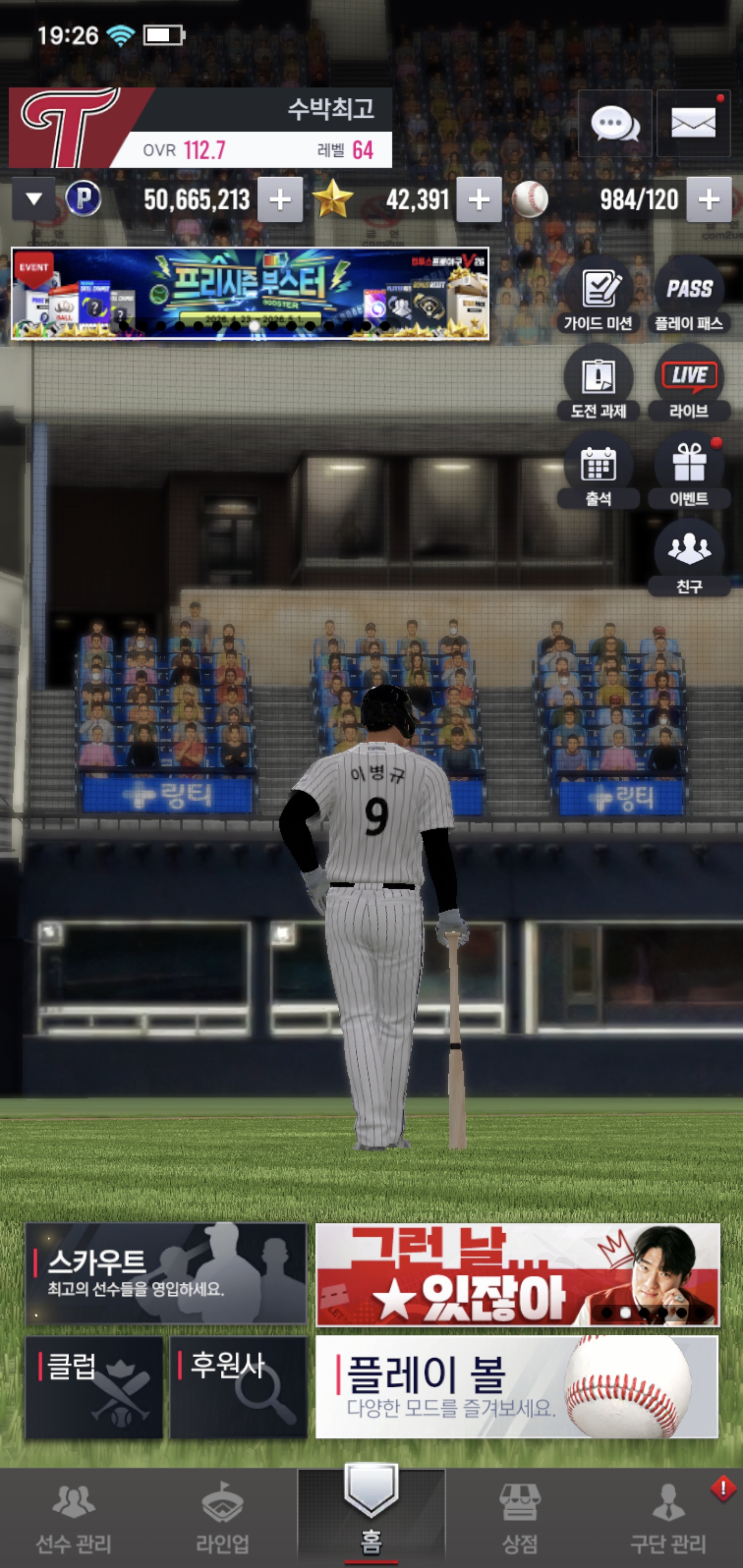
Task: Open the 클럽 club menu
Action: [x=94, y=1388]
